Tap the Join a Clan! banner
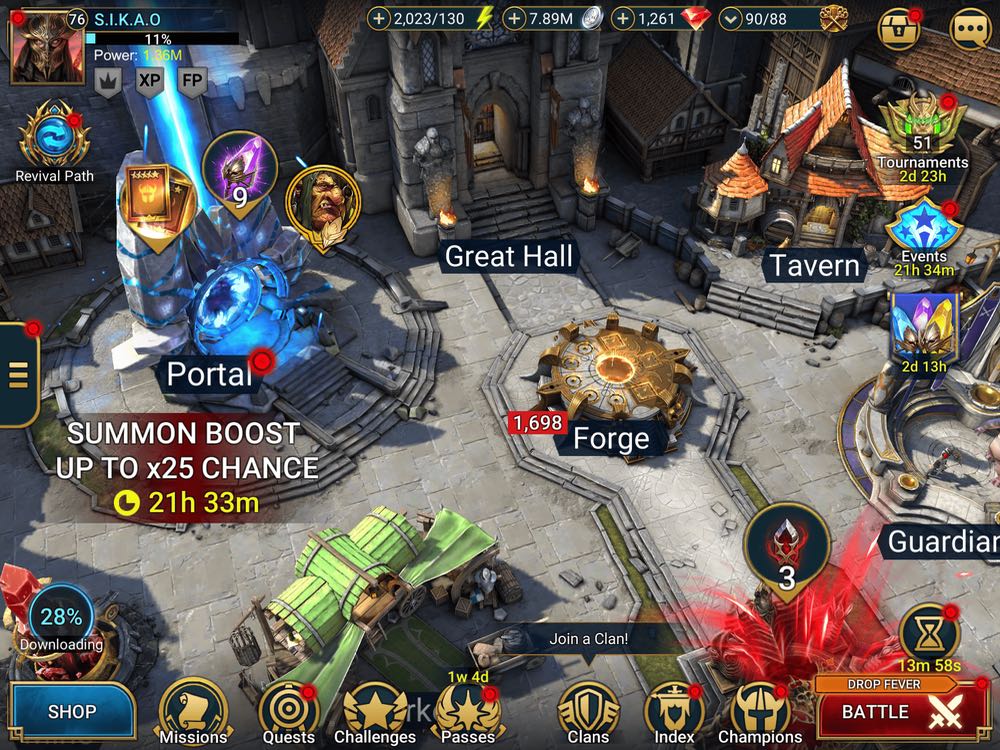This screenshot has height=750, width=1000. tap(588, 637)
